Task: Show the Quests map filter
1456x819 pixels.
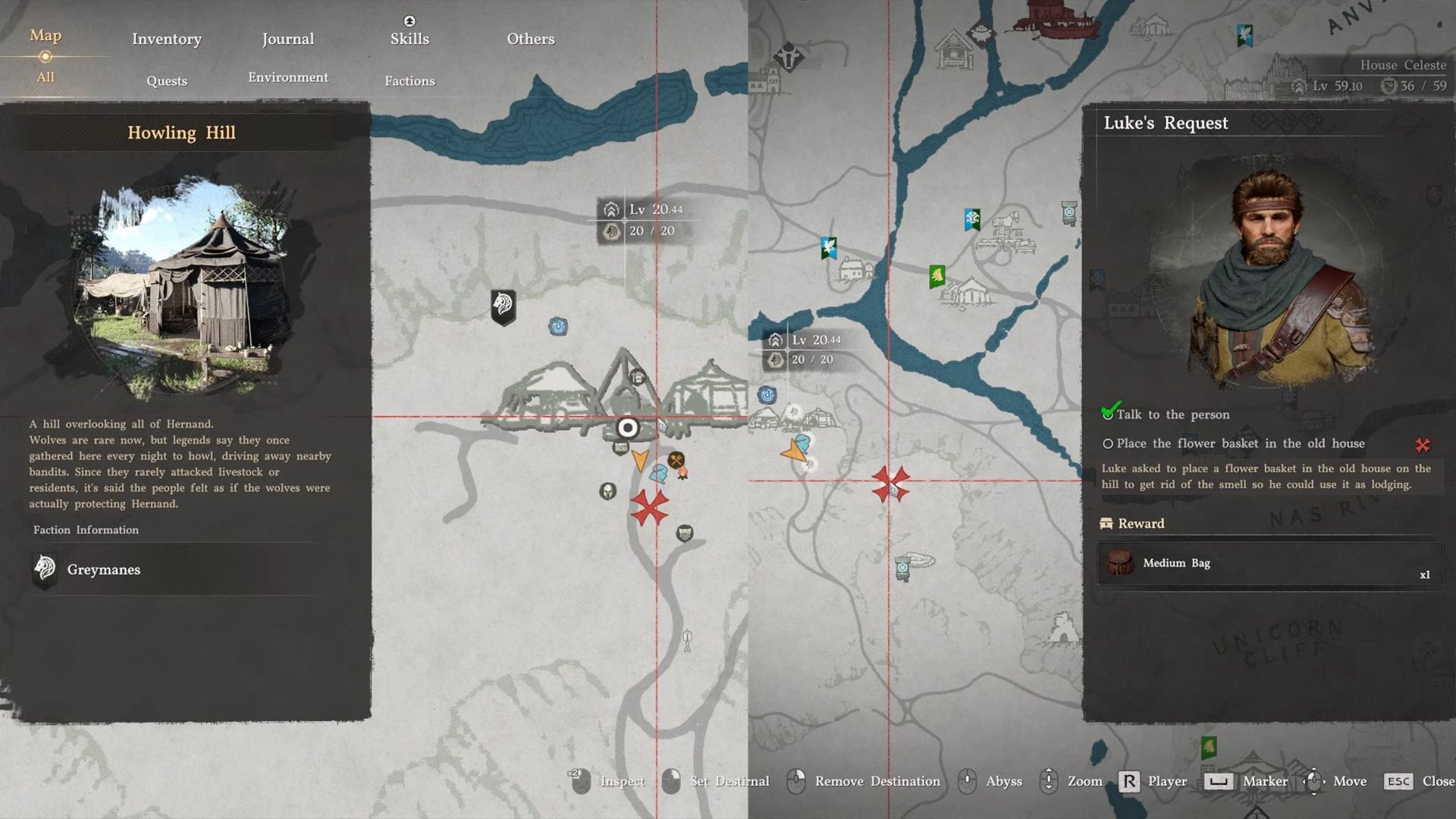Action: click(167, 81)
